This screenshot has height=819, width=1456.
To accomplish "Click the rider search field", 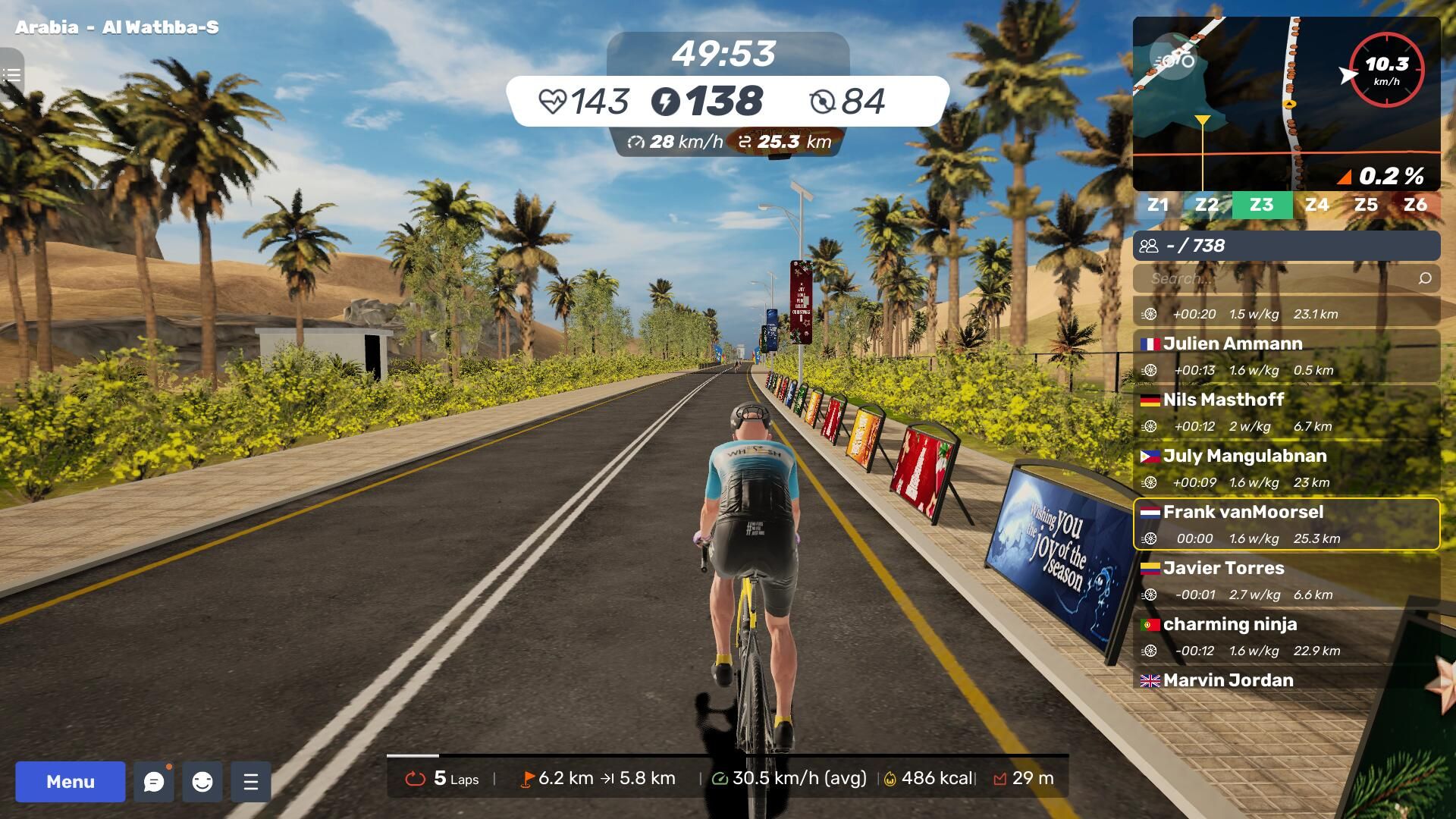I will (1274, 278).
